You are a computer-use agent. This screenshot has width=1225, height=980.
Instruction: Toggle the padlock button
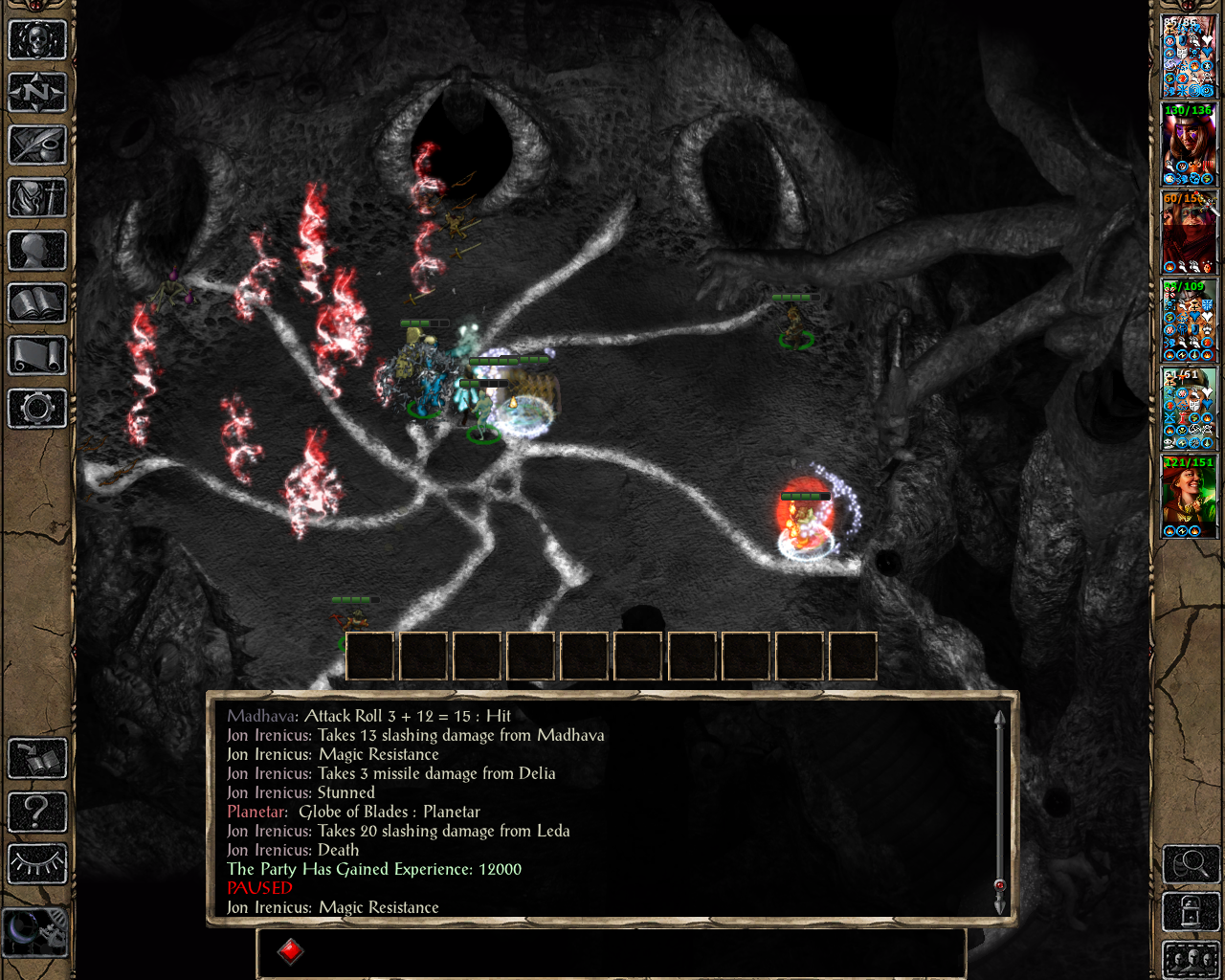pyautogui.click(x=1190, y=912)
